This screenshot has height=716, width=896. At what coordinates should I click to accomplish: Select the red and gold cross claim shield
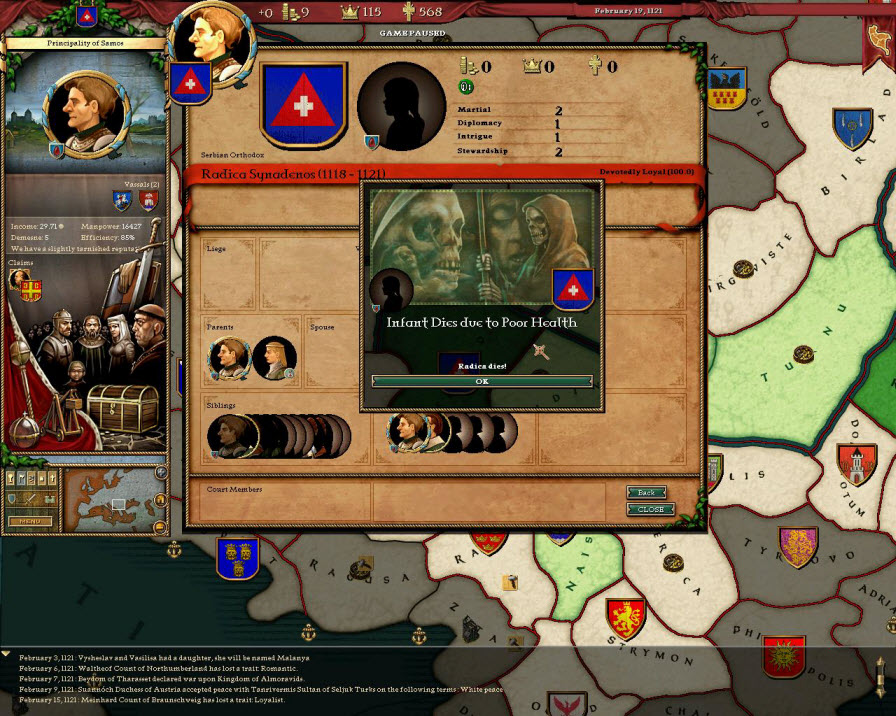coord(31,290)
